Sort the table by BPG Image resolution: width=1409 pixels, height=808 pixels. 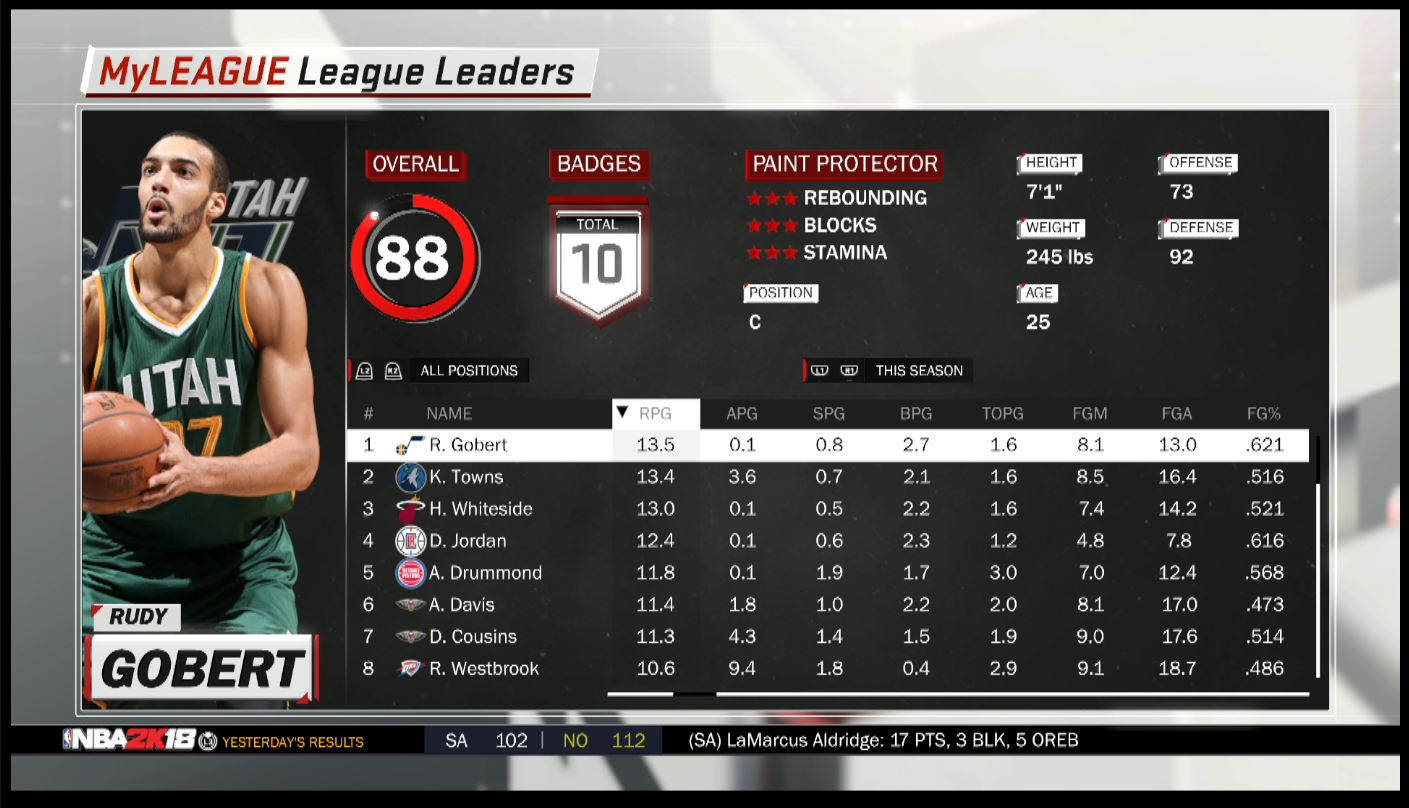coord(916,413)
